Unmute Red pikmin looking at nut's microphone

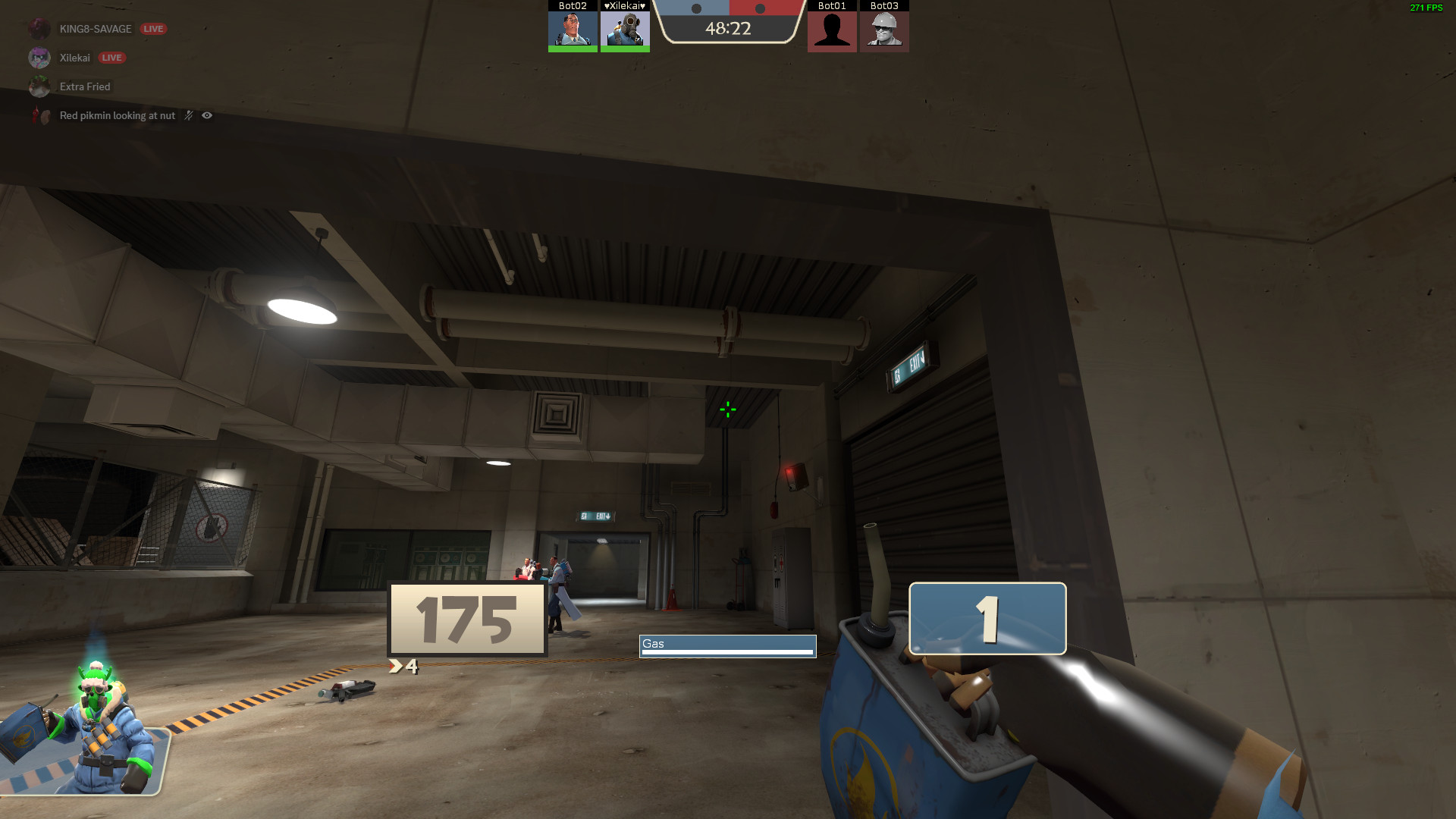(x=187, y=115)
